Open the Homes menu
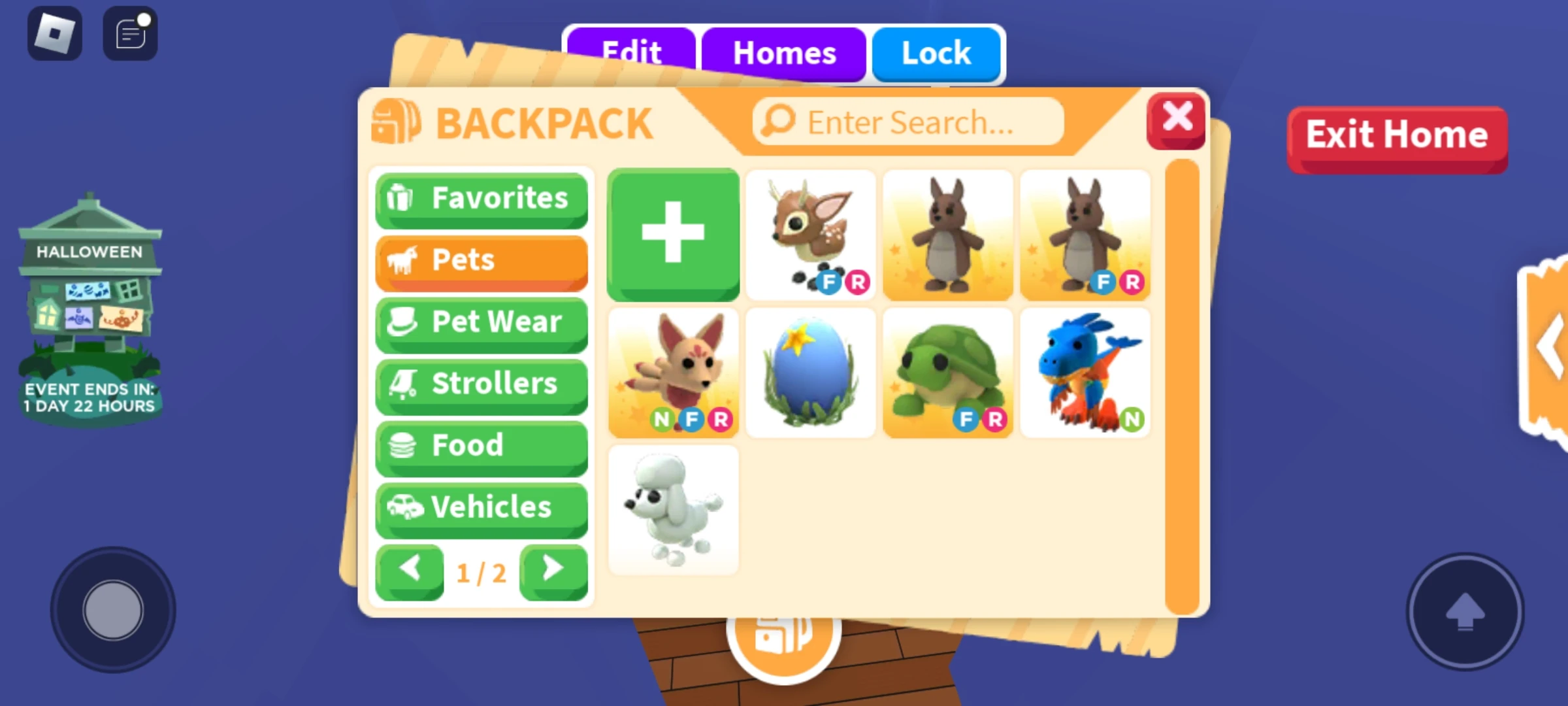This screenshot has width=1568, height=706. (784, 54)
